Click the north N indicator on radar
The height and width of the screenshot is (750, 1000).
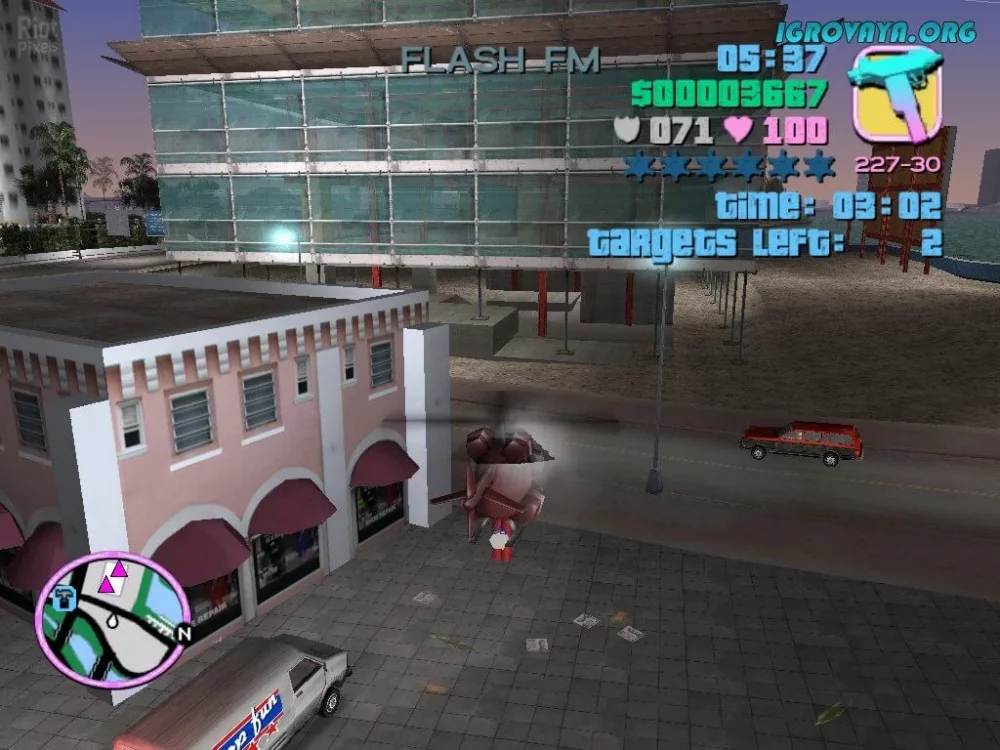[183, 633]
